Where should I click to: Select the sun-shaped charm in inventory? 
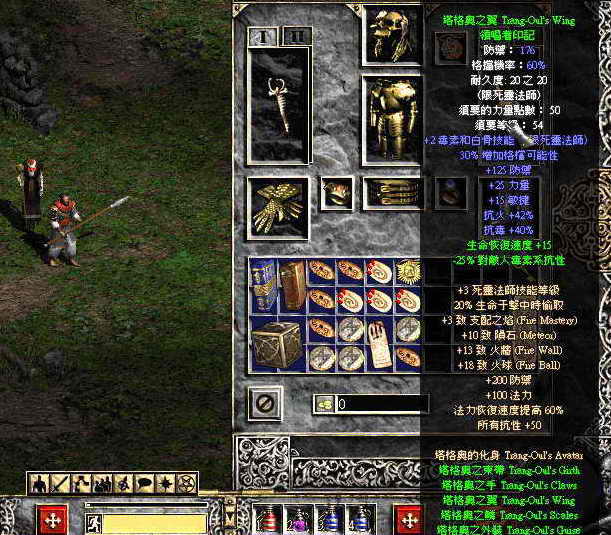tap(407, 272)
